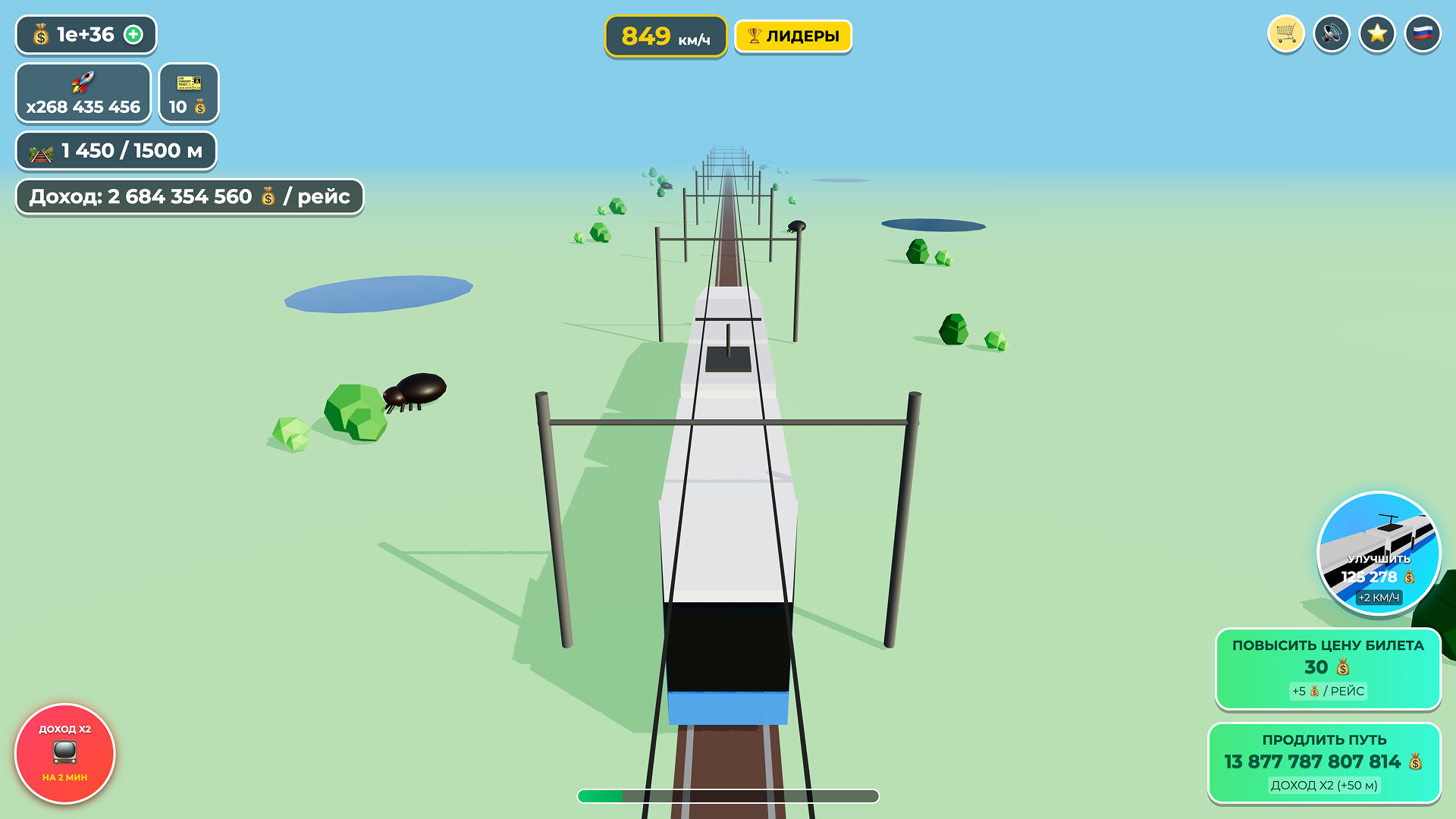Open the ЛИДЕРЫ leaderboard
The height and width of the screenshot is (819, 1456).
coord(792,35)
